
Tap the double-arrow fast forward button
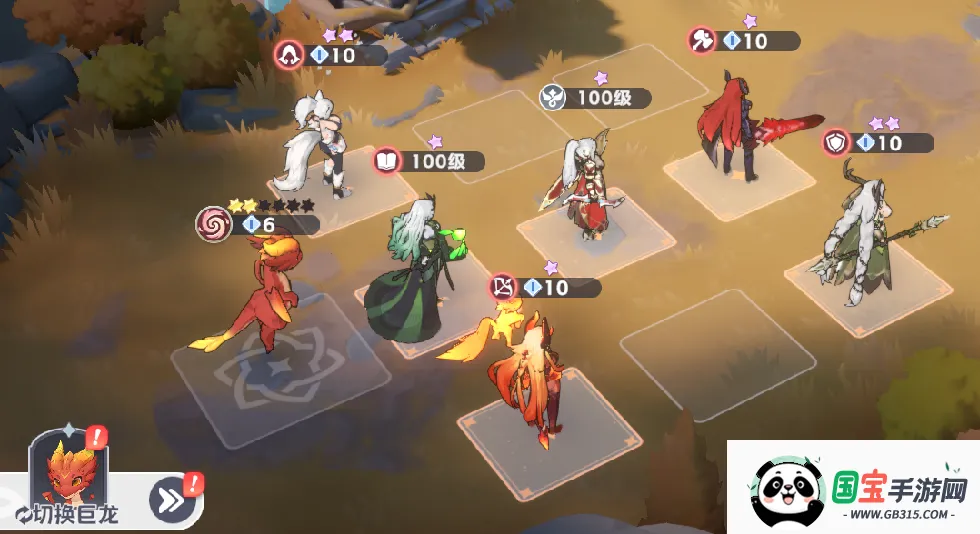171,500
